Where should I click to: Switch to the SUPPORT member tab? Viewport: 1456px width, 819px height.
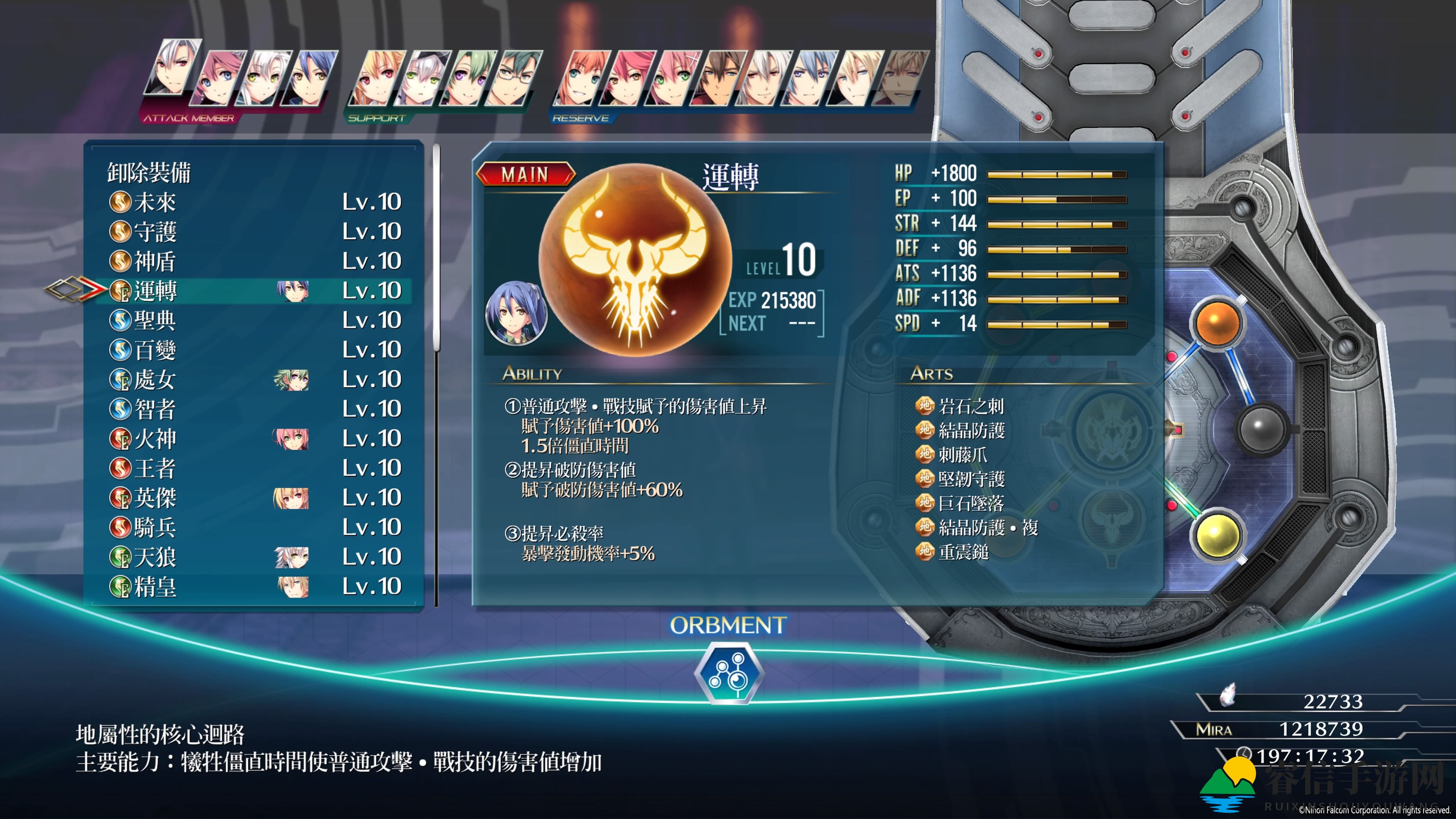pos(377,119)
